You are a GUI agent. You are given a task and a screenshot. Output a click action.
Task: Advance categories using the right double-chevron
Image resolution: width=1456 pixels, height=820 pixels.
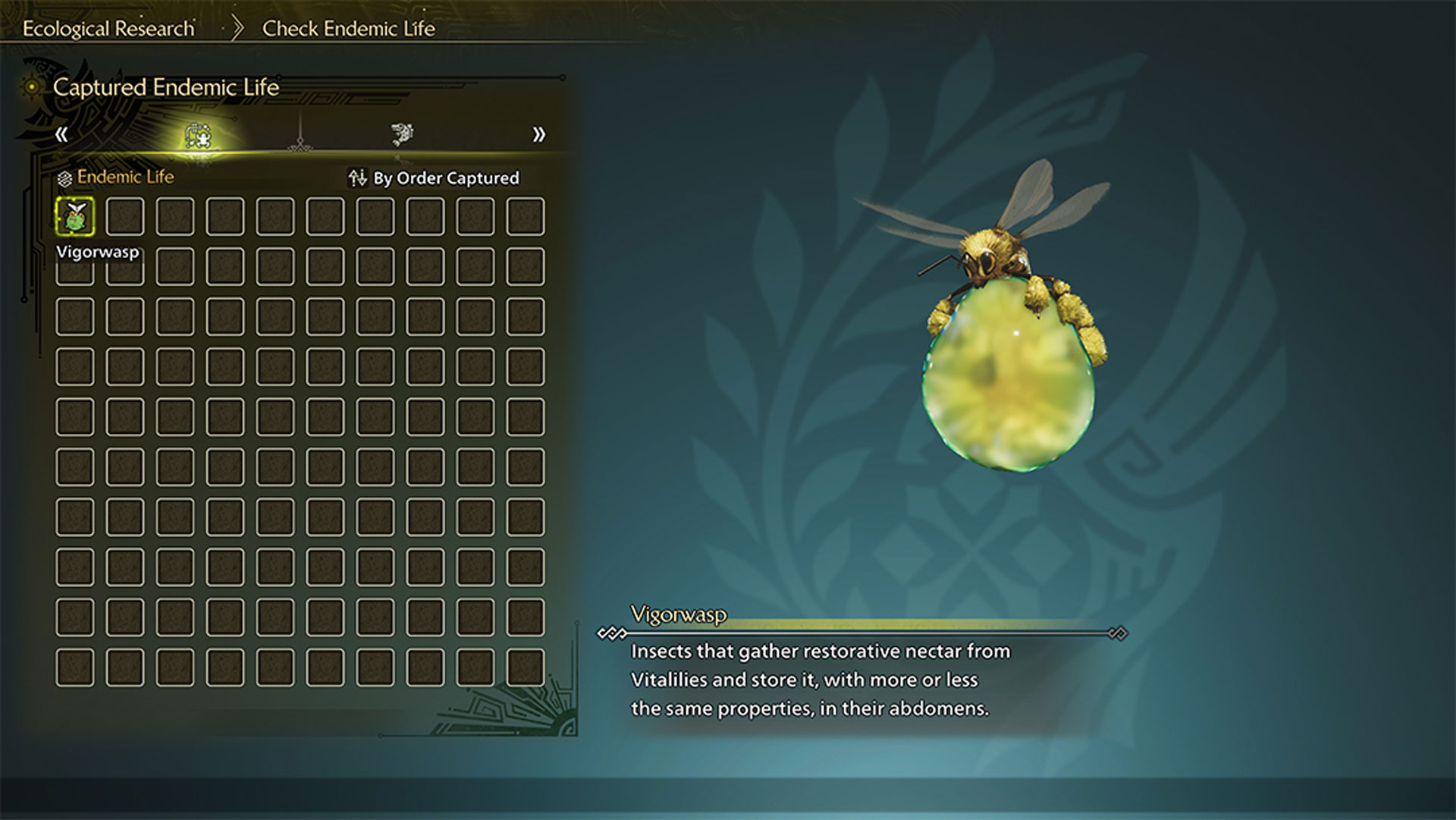click(x=538, y=134)
